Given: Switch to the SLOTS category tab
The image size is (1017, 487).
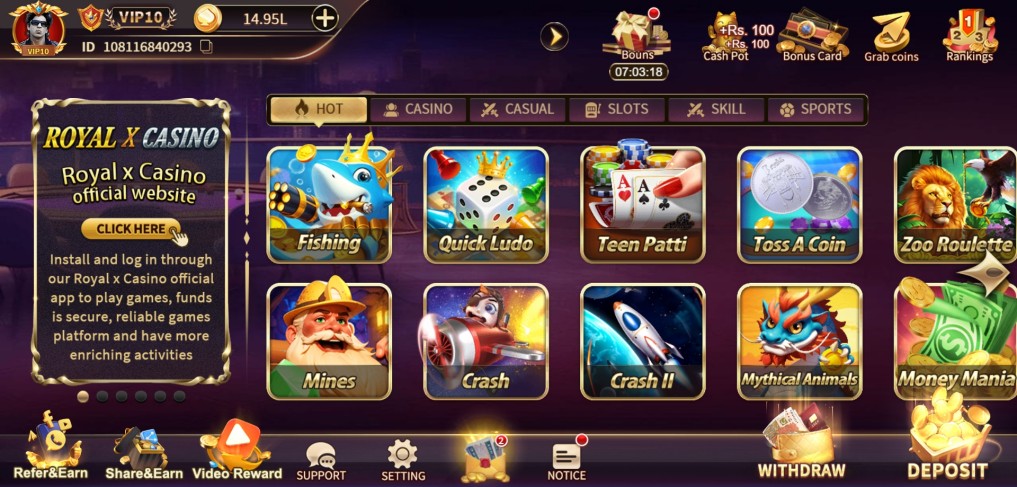Looking at the screenshot, I should point(617,109).
